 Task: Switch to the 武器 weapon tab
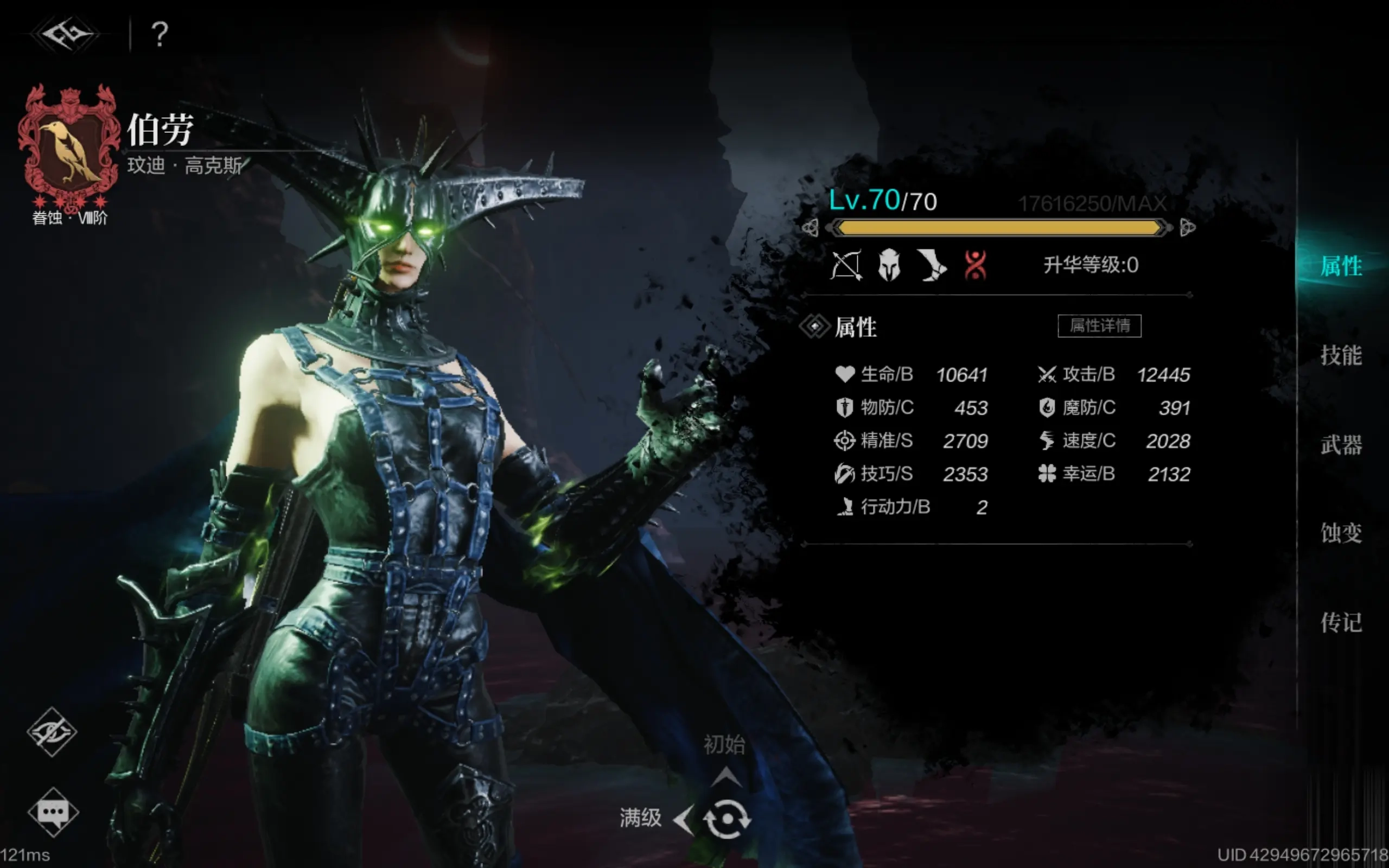pyautogui.click(x=1341, y=445)
